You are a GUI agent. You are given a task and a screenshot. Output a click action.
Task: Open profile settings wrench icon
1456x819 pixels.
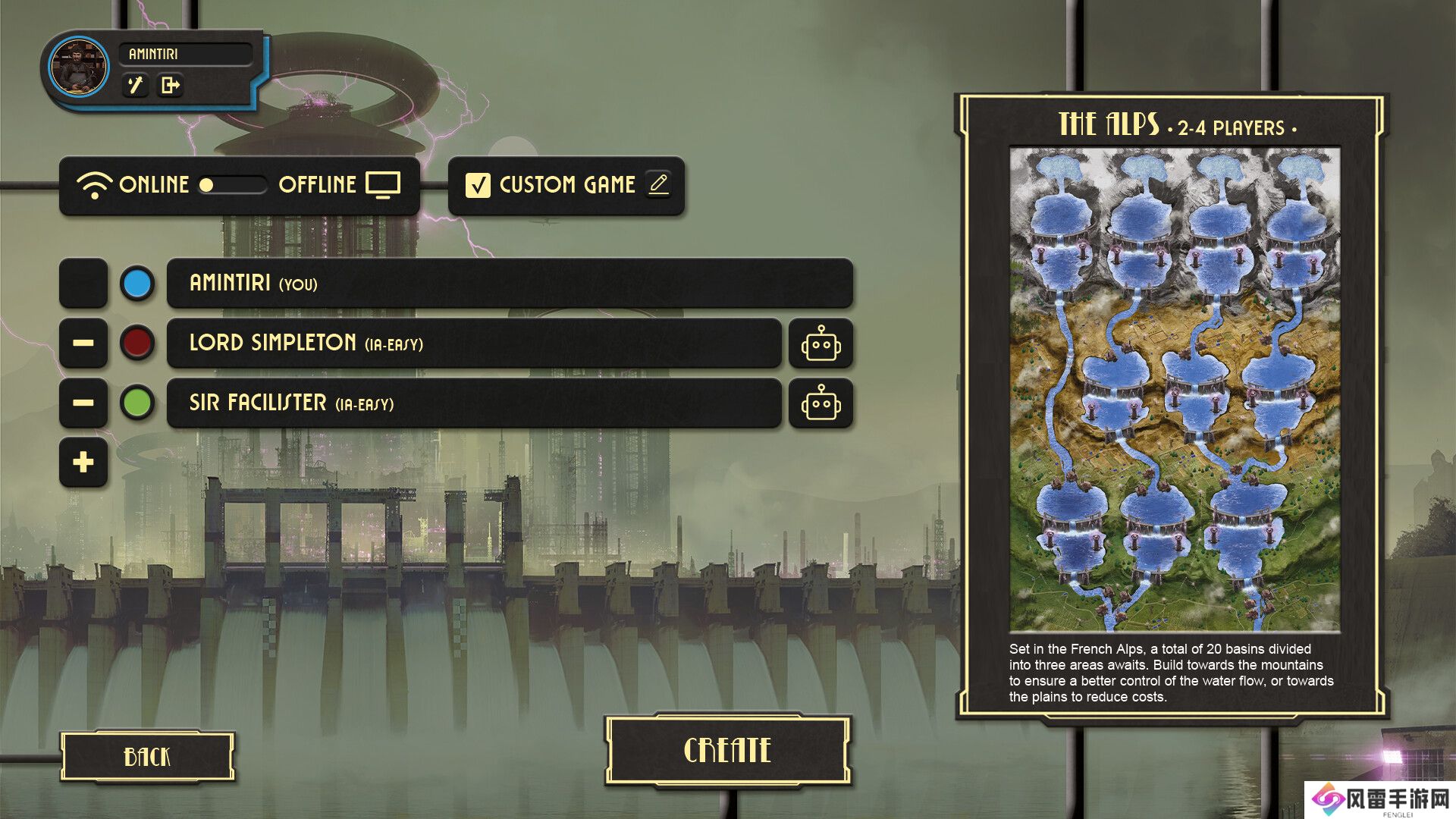click(x=136, y=85)
